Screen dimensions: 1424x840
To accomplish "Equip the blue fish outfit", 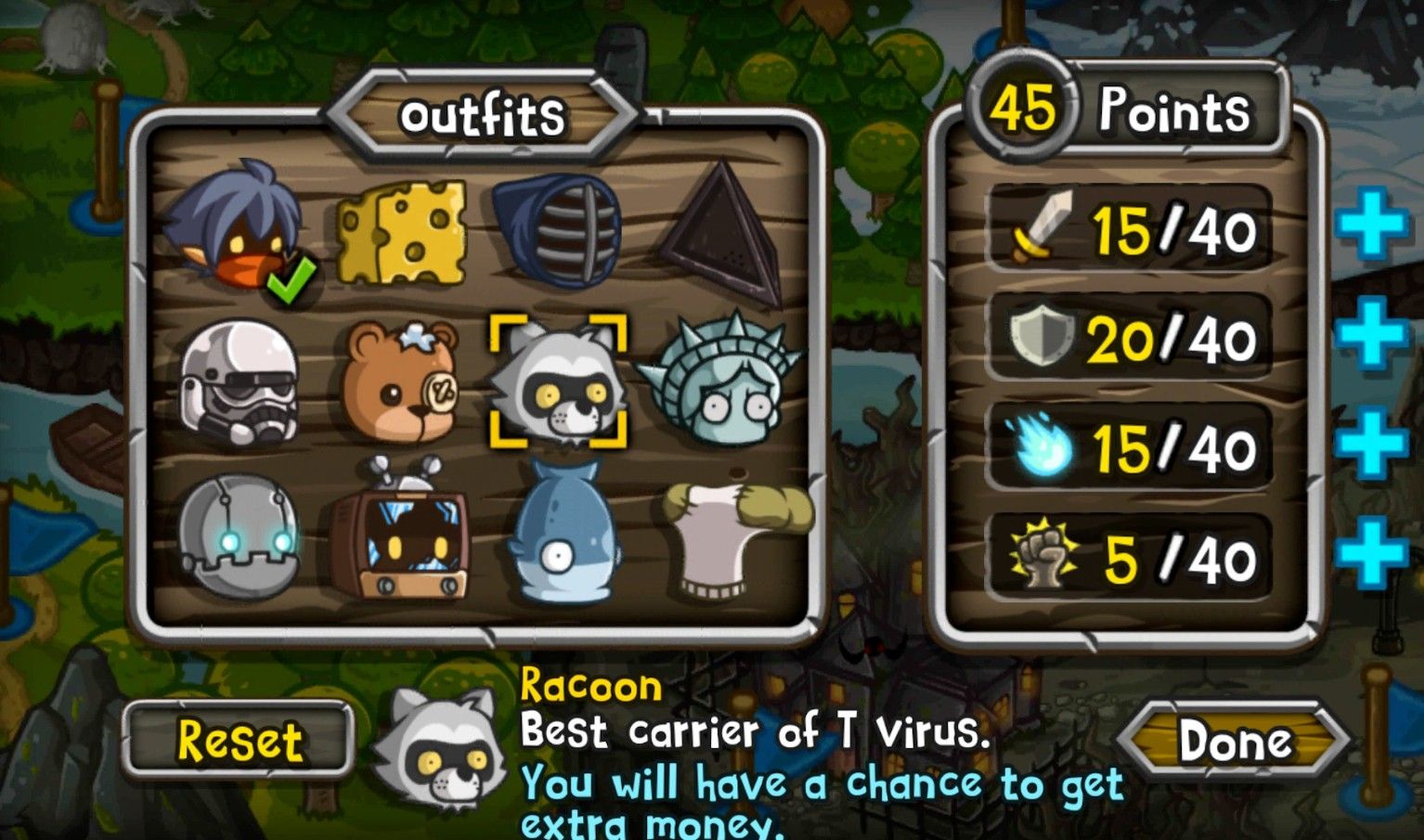I will [x=559, y=536].
